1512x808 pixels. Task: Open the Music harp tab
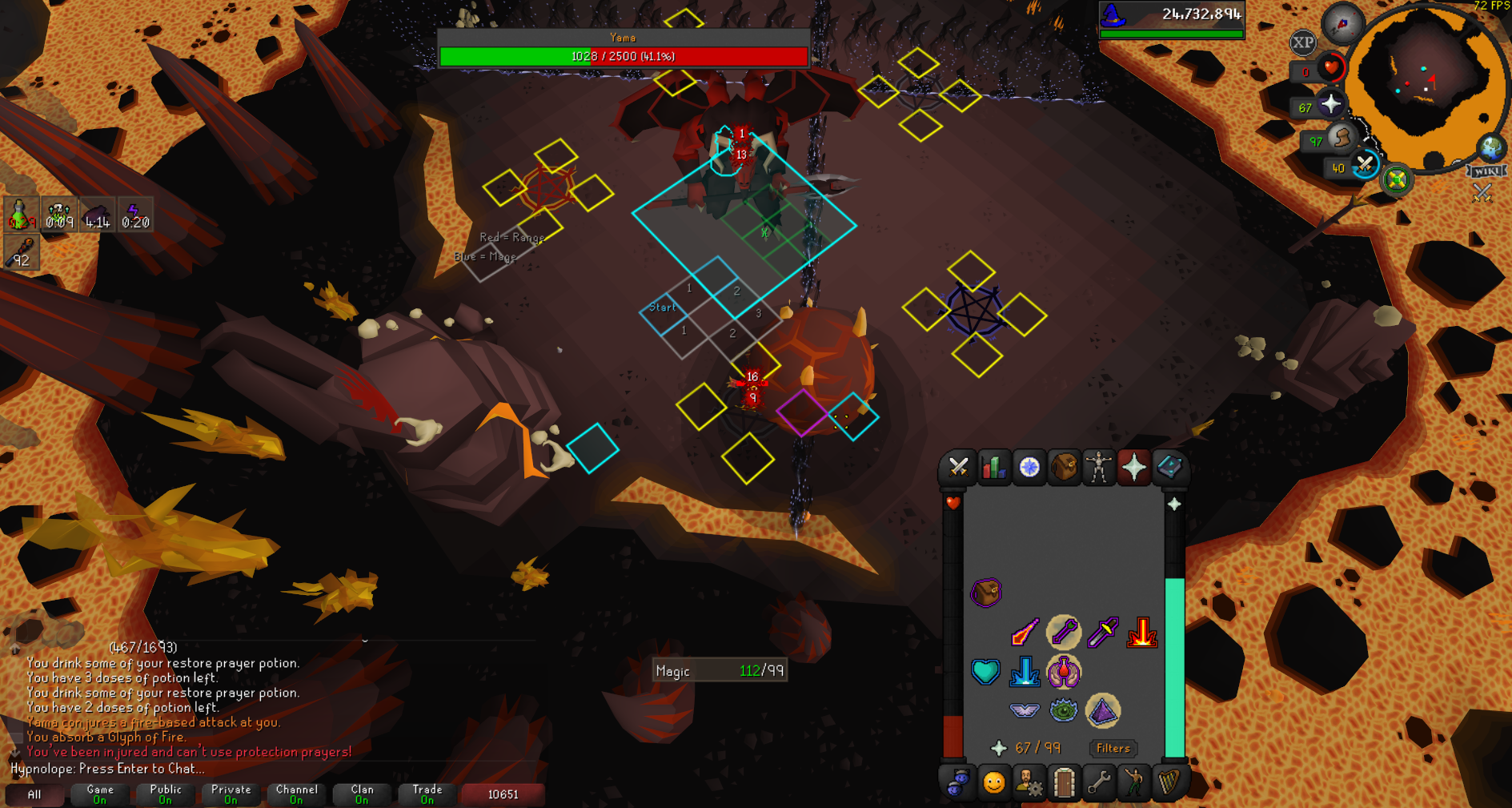[1169, 782]
